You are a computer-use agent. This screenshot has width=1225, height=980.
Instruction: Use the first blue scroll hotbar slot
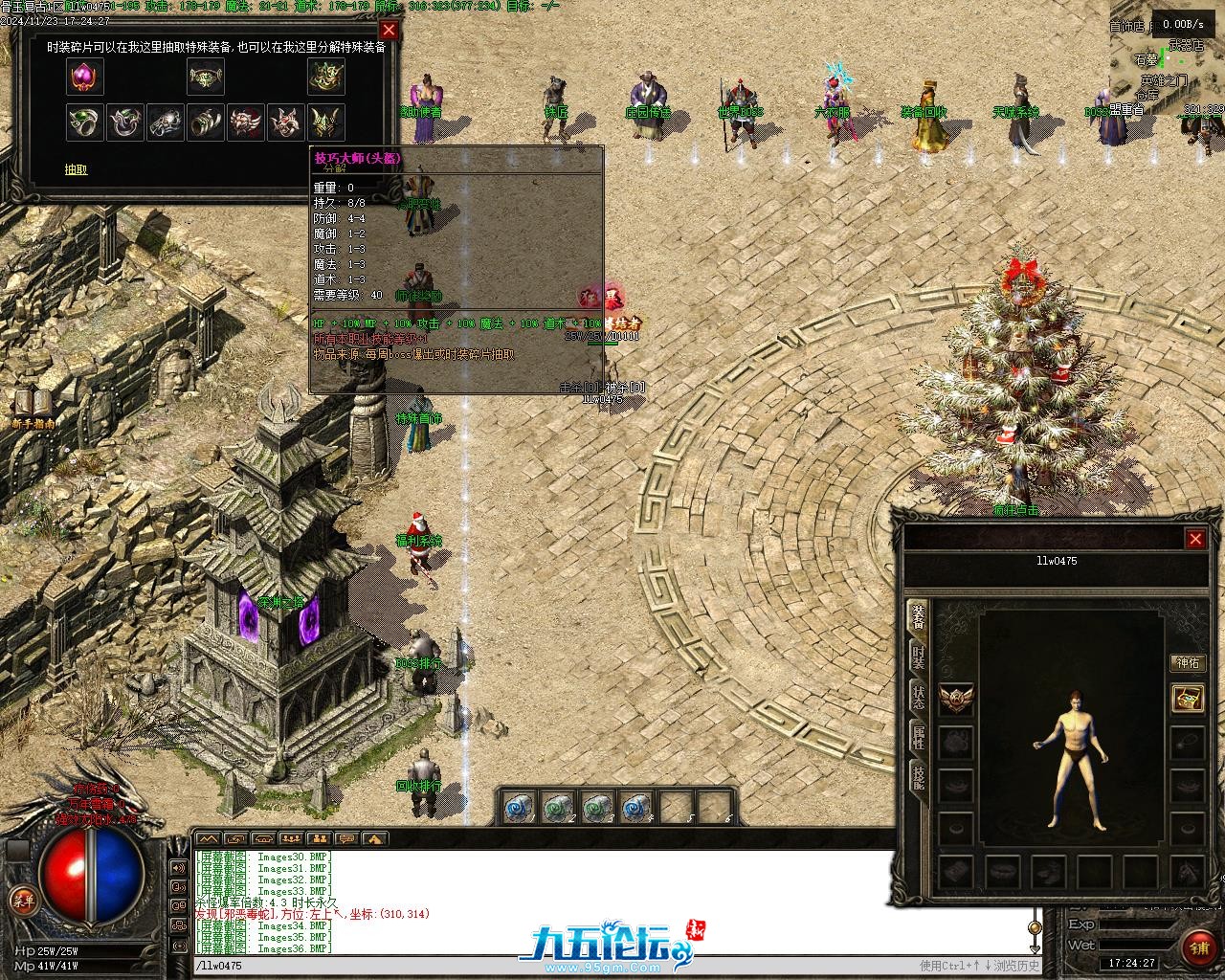coord(518,809)
